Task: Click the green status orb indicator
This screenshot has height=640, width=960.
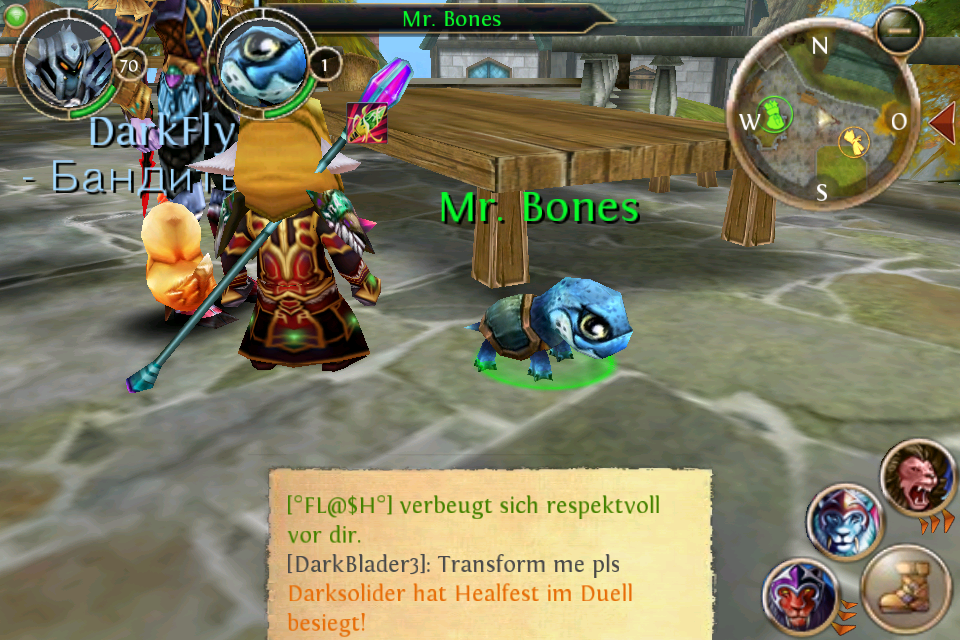Action: 15,14
